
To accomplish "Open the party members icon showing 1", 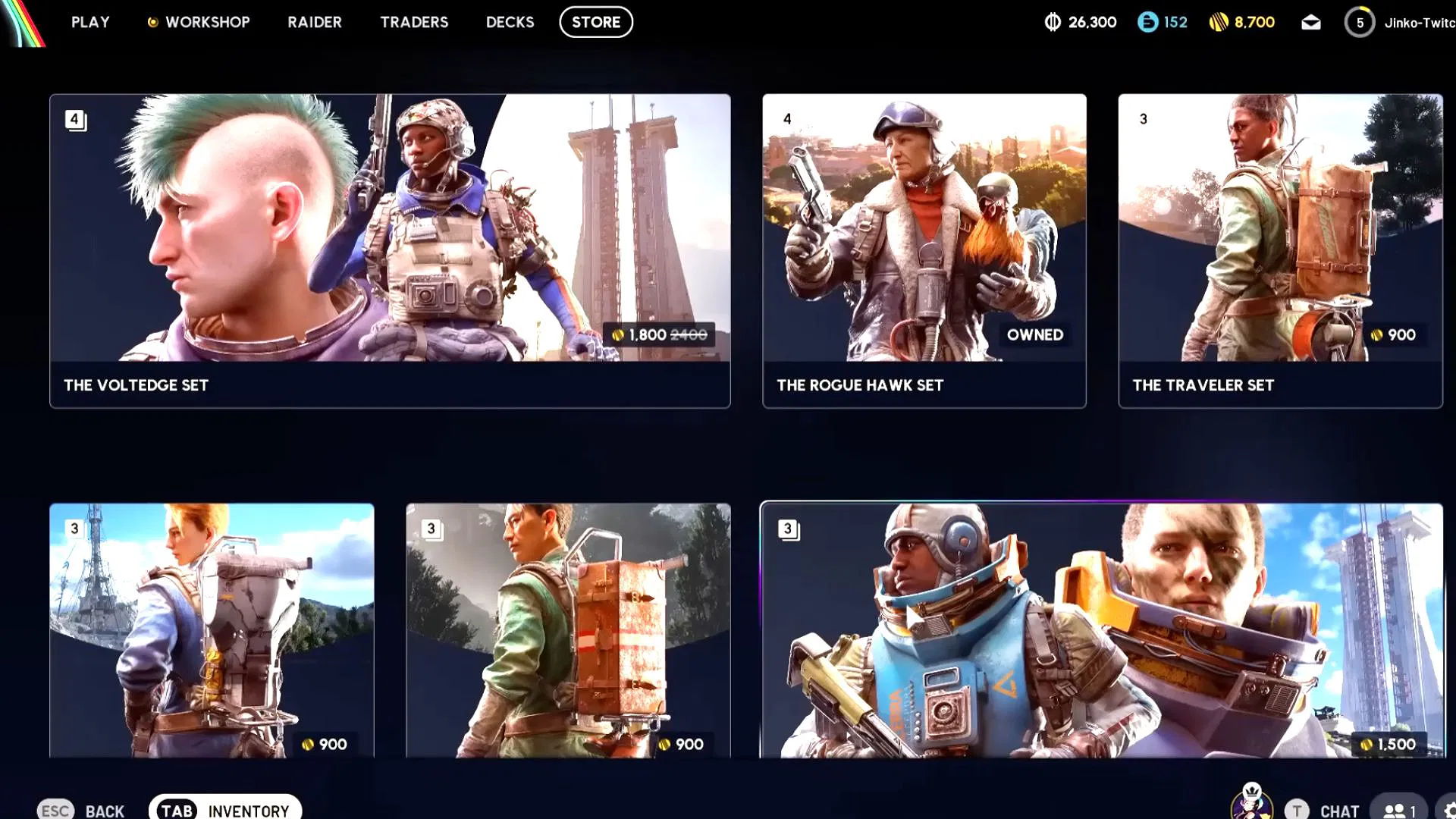I will [x=1399, y=808].
